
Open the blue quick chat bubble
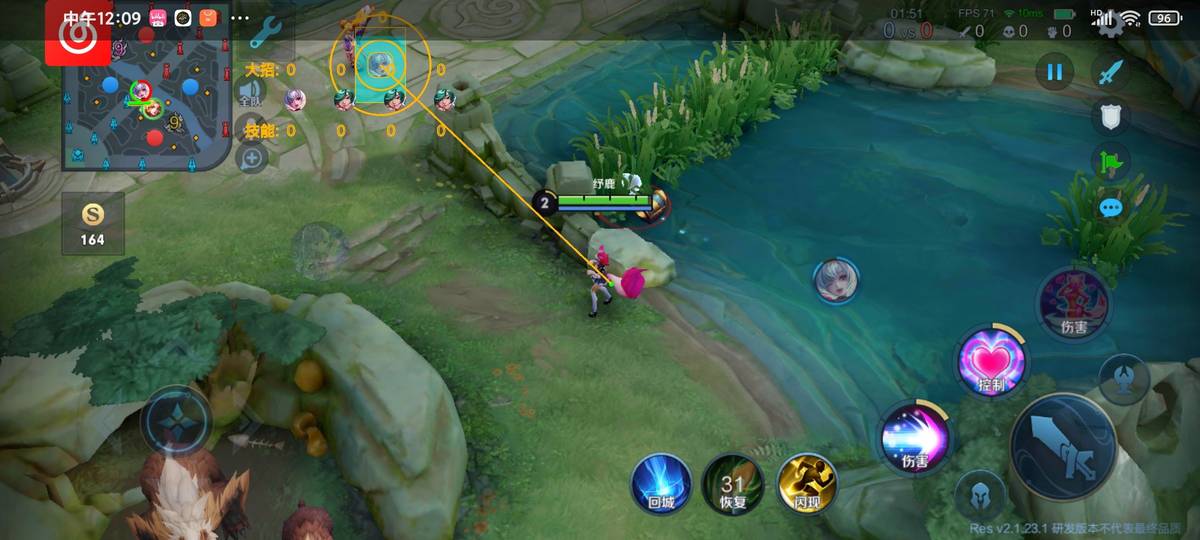pos(1110,208)
